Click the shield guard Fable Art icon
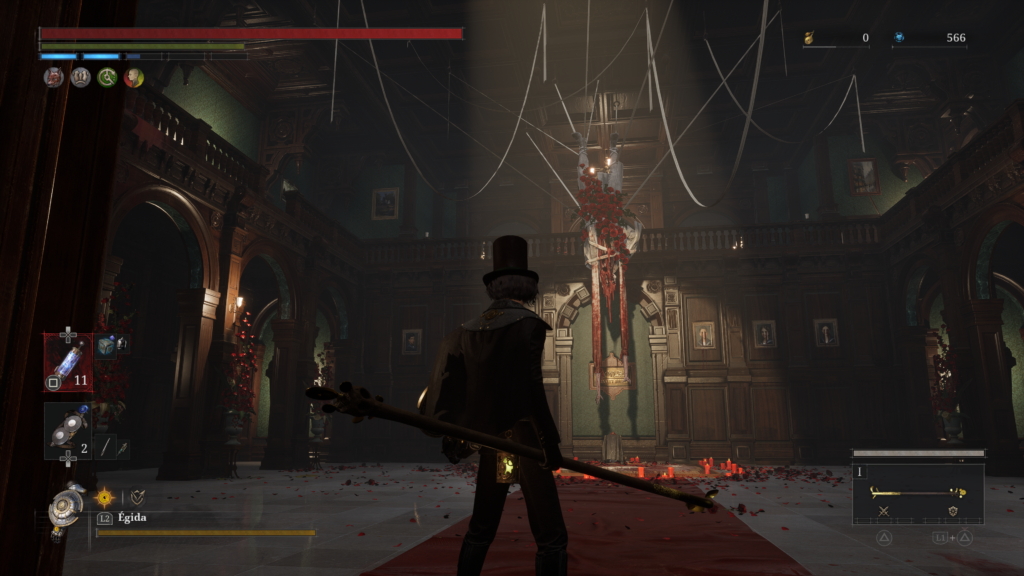This screenshot has width=1024, height=576. point(136,496)
